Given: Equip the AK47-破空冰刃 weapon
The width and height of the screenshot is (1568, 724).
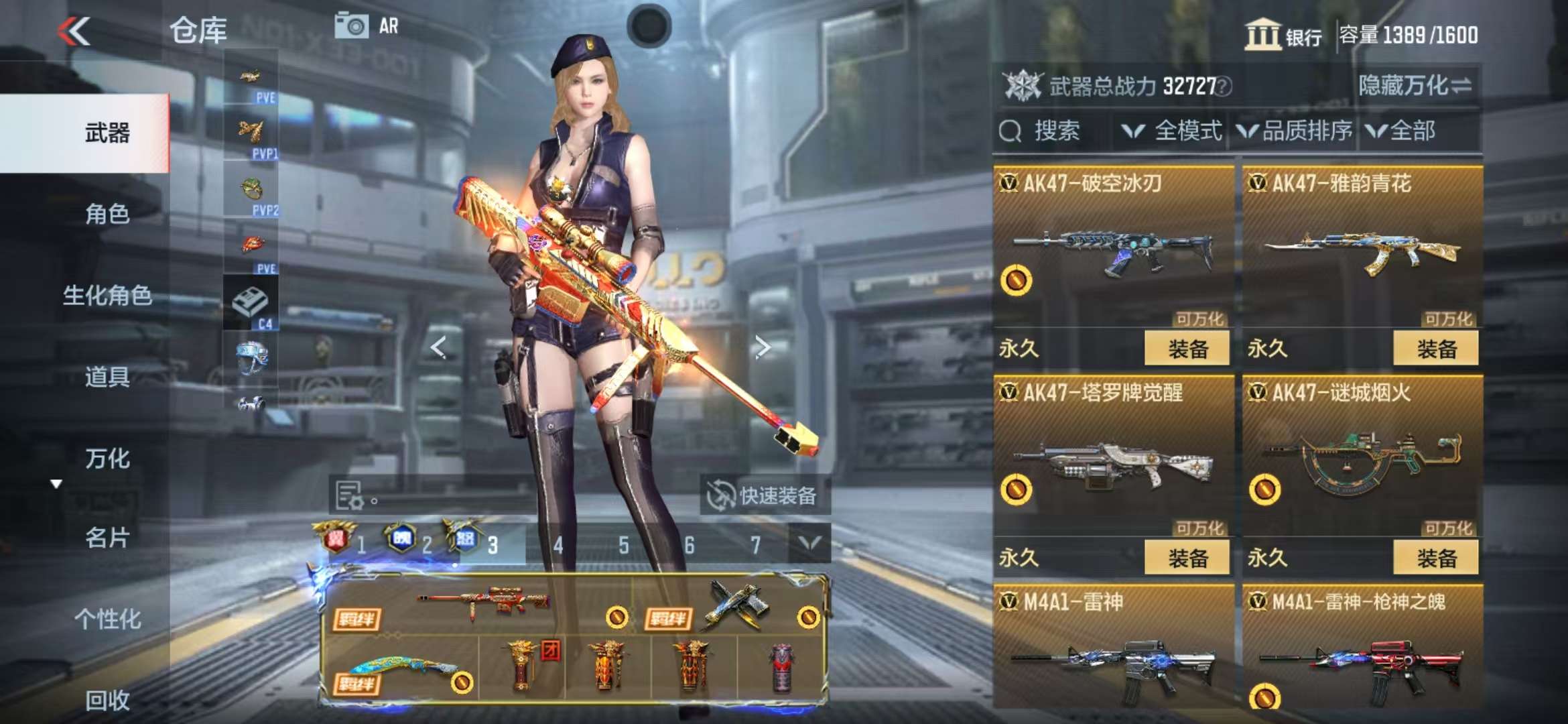Looking at the screenshot, I should tap(1187, 349).
